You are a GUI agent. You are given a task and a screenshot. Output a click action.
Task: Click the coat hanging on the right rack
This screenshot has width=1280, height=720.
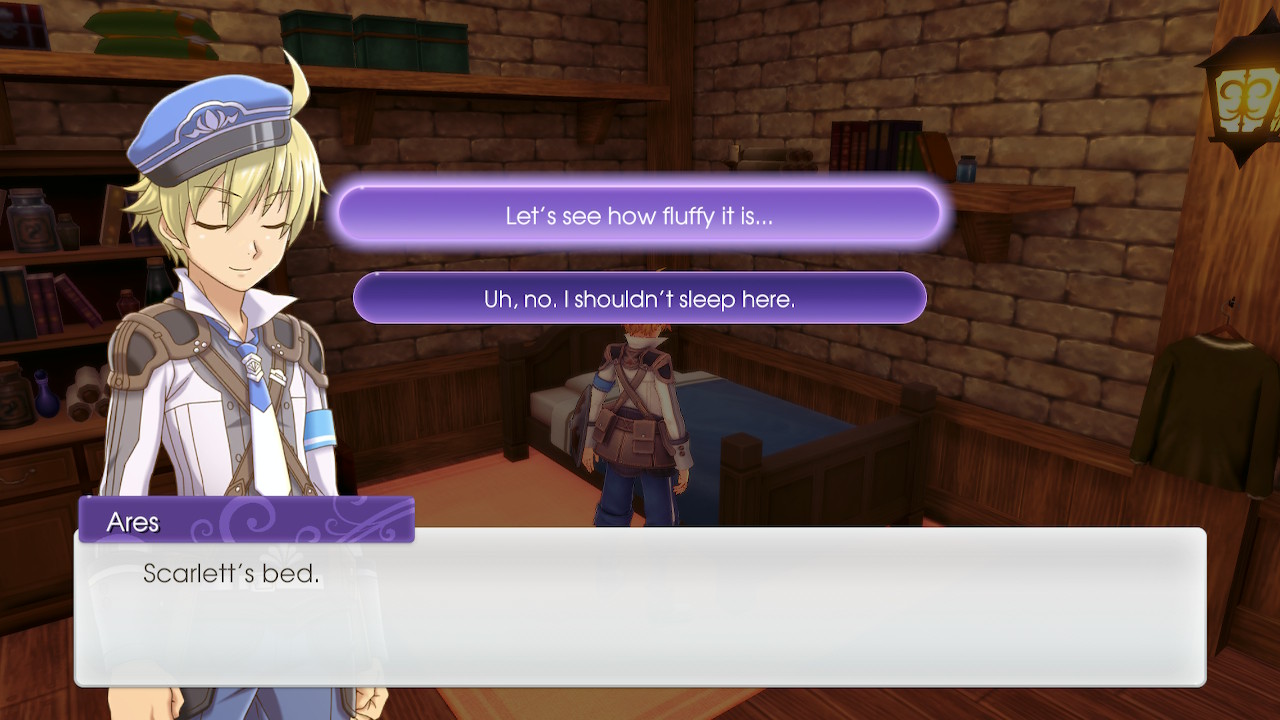click(1215, 400)
